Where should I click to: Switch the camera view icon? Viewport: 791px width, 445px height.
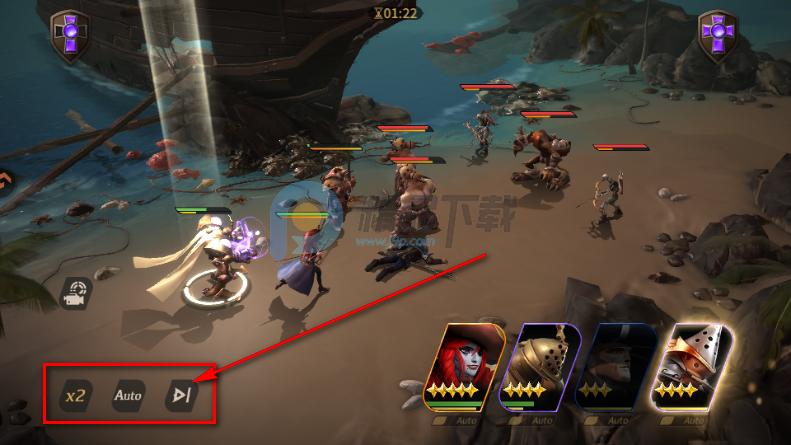74,291
